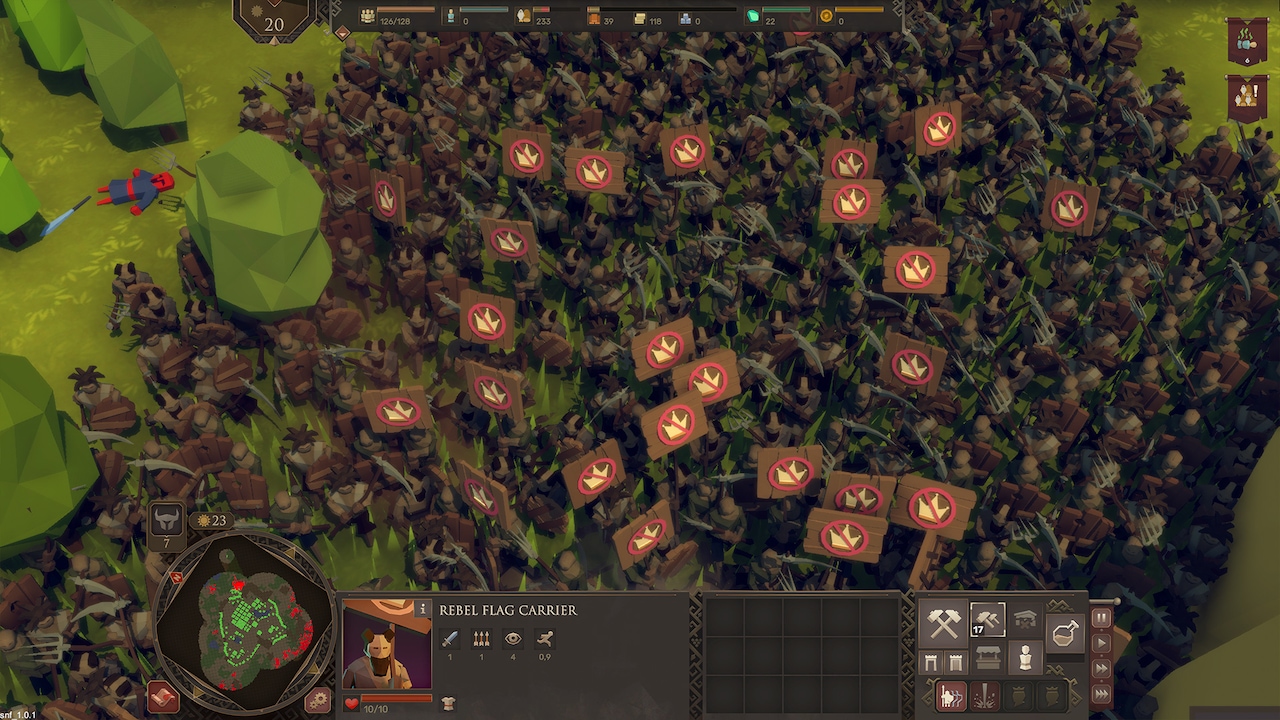Open the potion flask research button
Viewport: 1280px width, 720px height.
point(1066,633)
